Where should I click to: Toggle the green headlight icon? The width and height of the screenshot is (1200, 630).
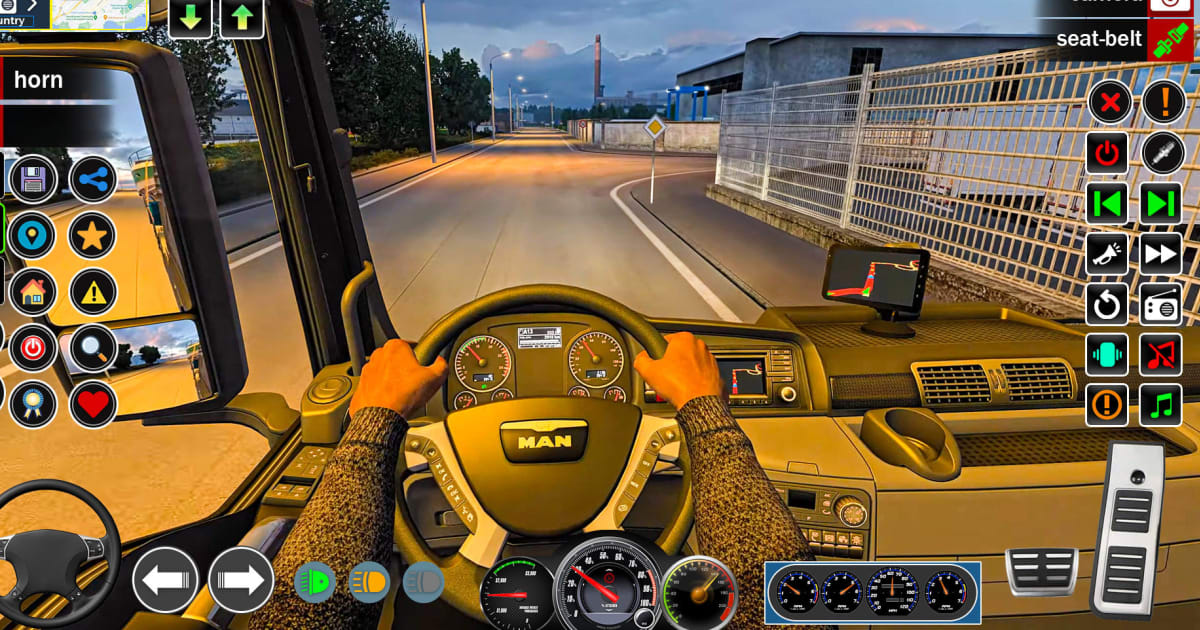click(315, 582)
